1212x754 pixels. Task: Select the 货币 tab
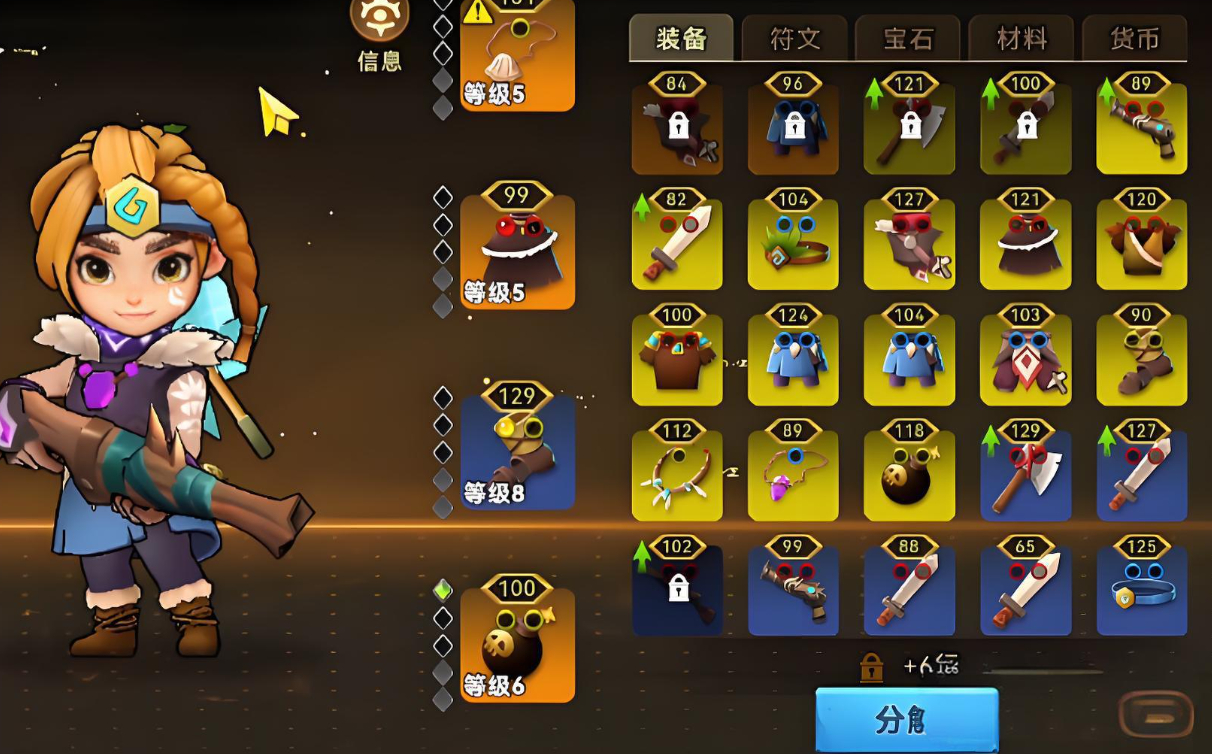click(1135, 39)
